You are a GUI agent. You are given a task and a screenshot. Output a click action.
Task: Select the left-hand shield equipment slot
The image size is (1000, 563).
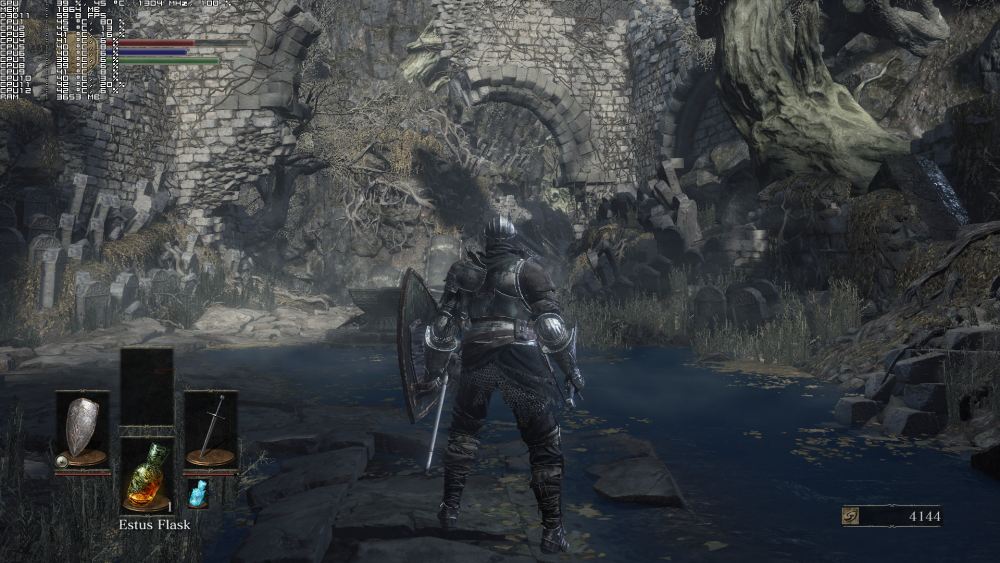(82, 429)
